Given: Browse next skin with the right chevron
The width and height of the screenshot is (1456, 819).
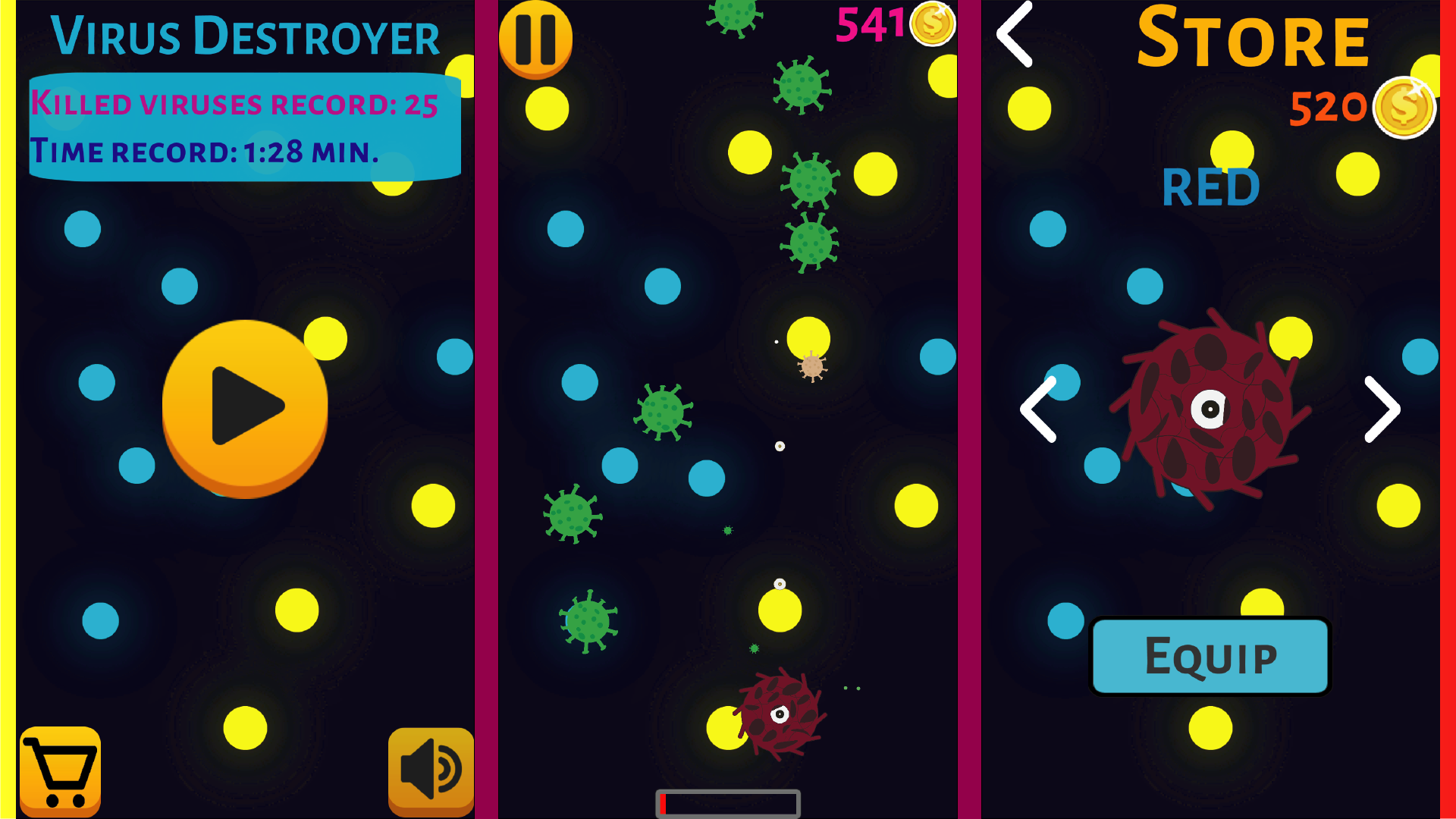Looking at the screenshot, I should click(1382, 409).
